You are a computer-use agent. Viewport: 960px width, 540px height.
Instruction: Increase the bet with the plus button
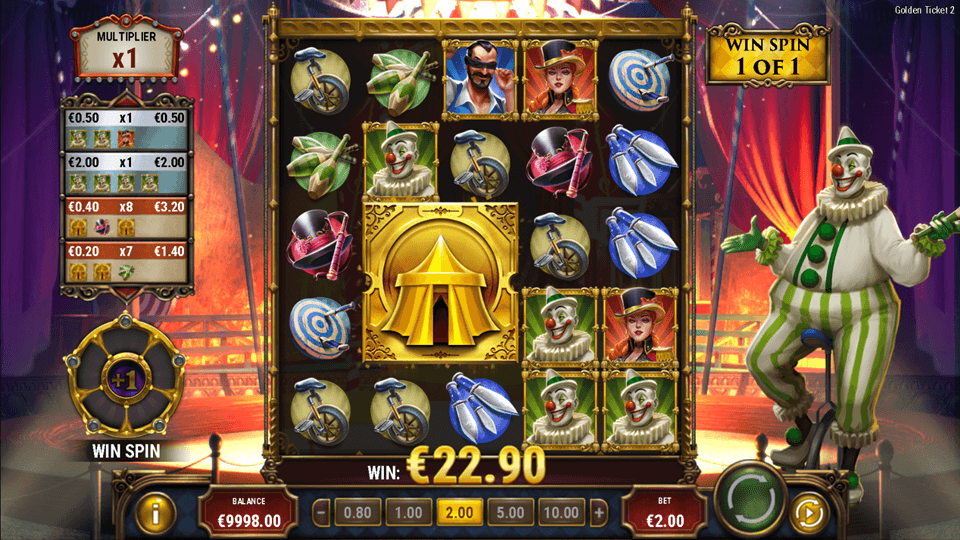pos(599,513)
